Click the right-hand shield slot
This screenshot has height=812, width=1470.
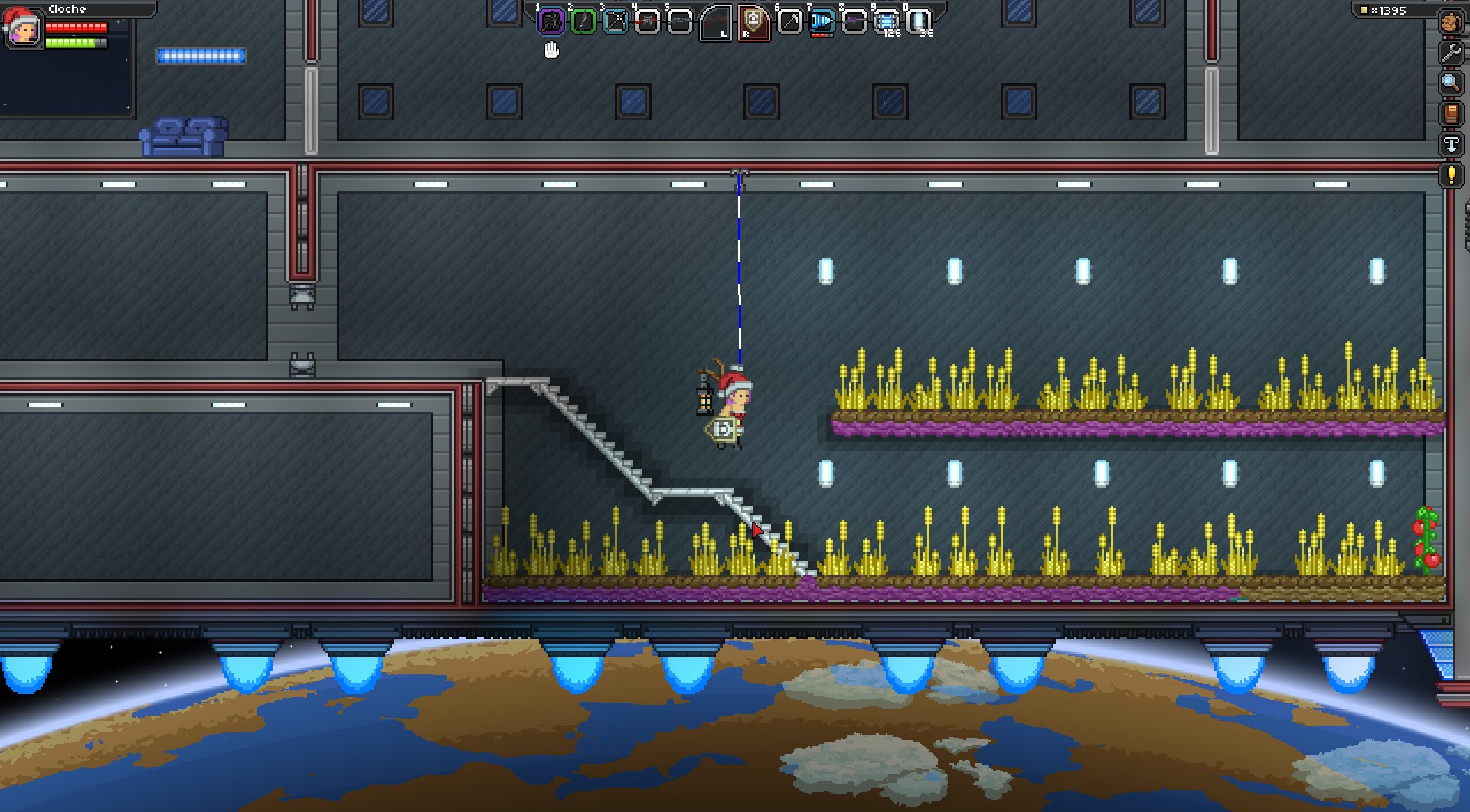754,22
